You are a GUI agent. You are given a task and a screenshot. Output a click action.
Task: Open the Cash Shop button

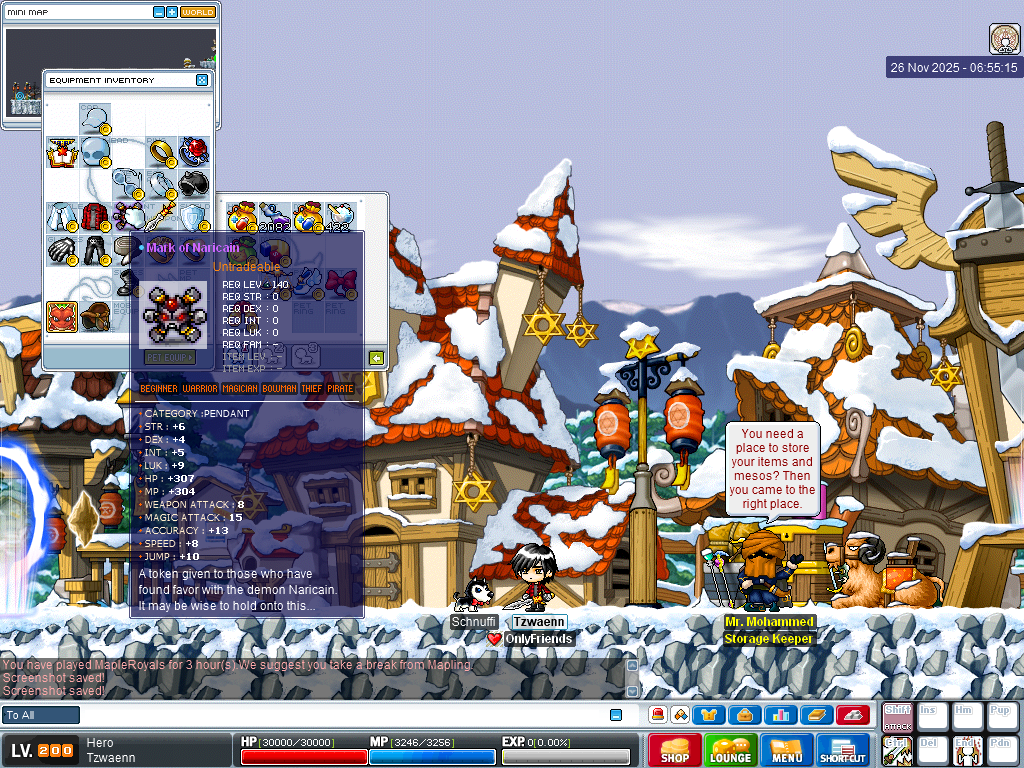coord(674,750)
